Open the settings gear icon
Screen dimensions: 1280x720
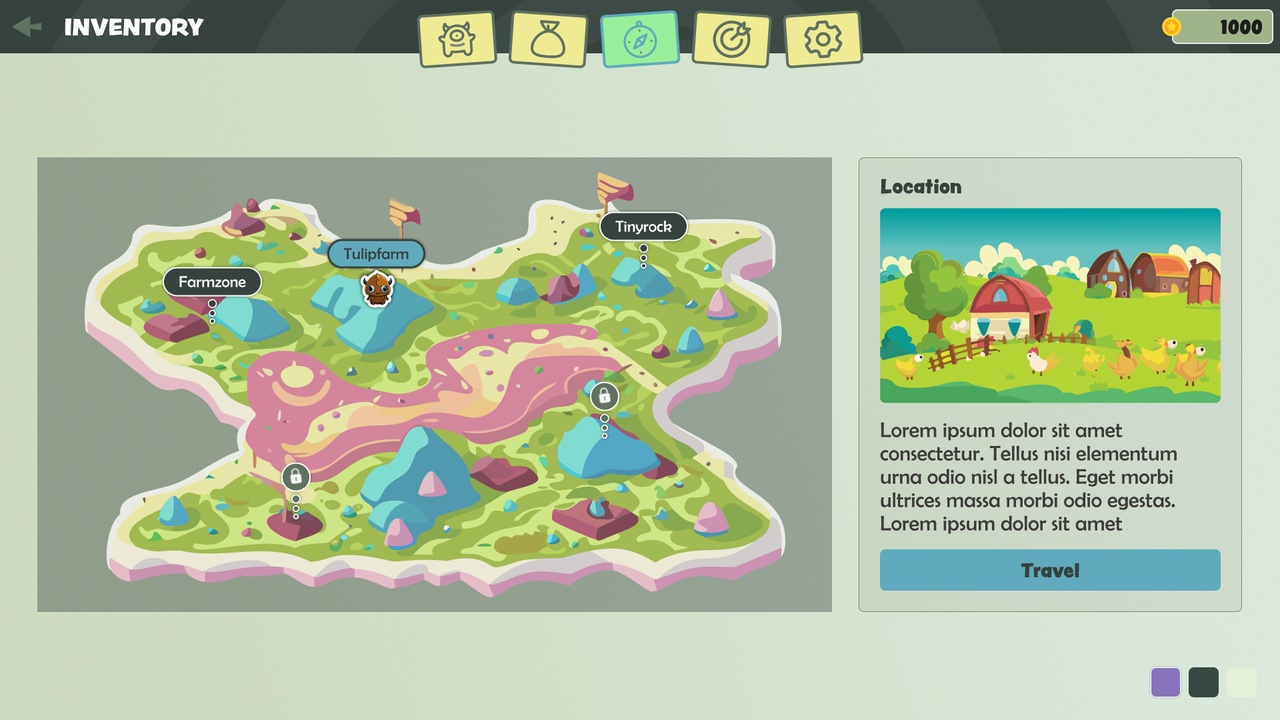(x=823, y=38)
